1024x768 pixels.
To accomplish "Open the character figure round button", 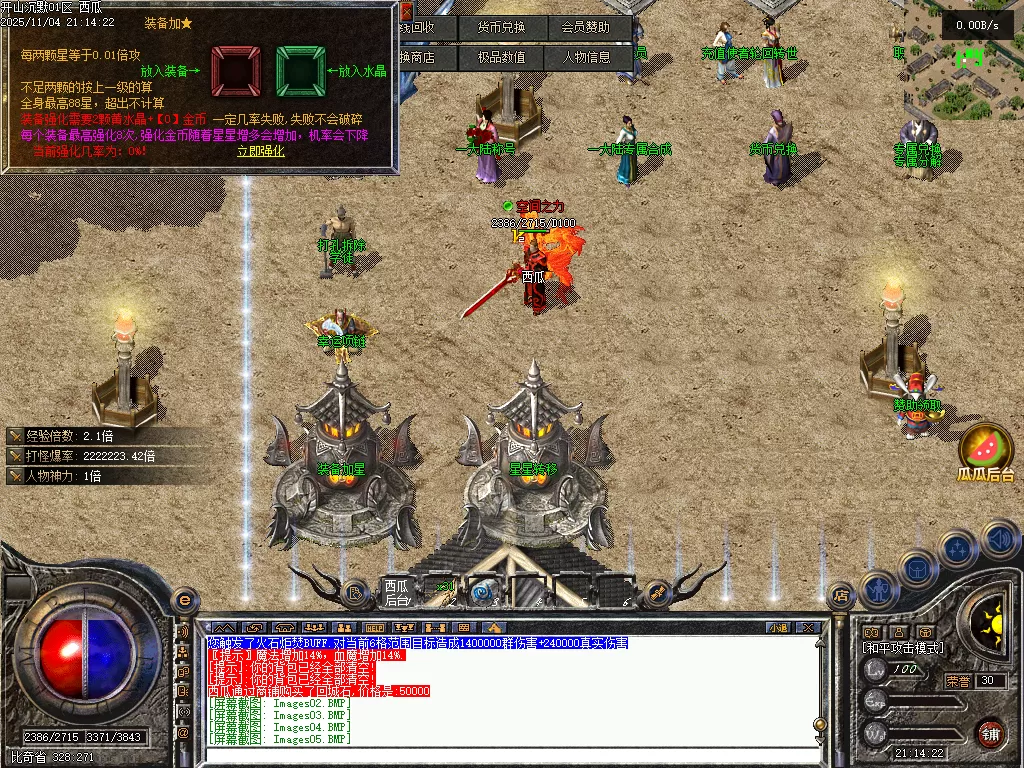I will 880,589.
